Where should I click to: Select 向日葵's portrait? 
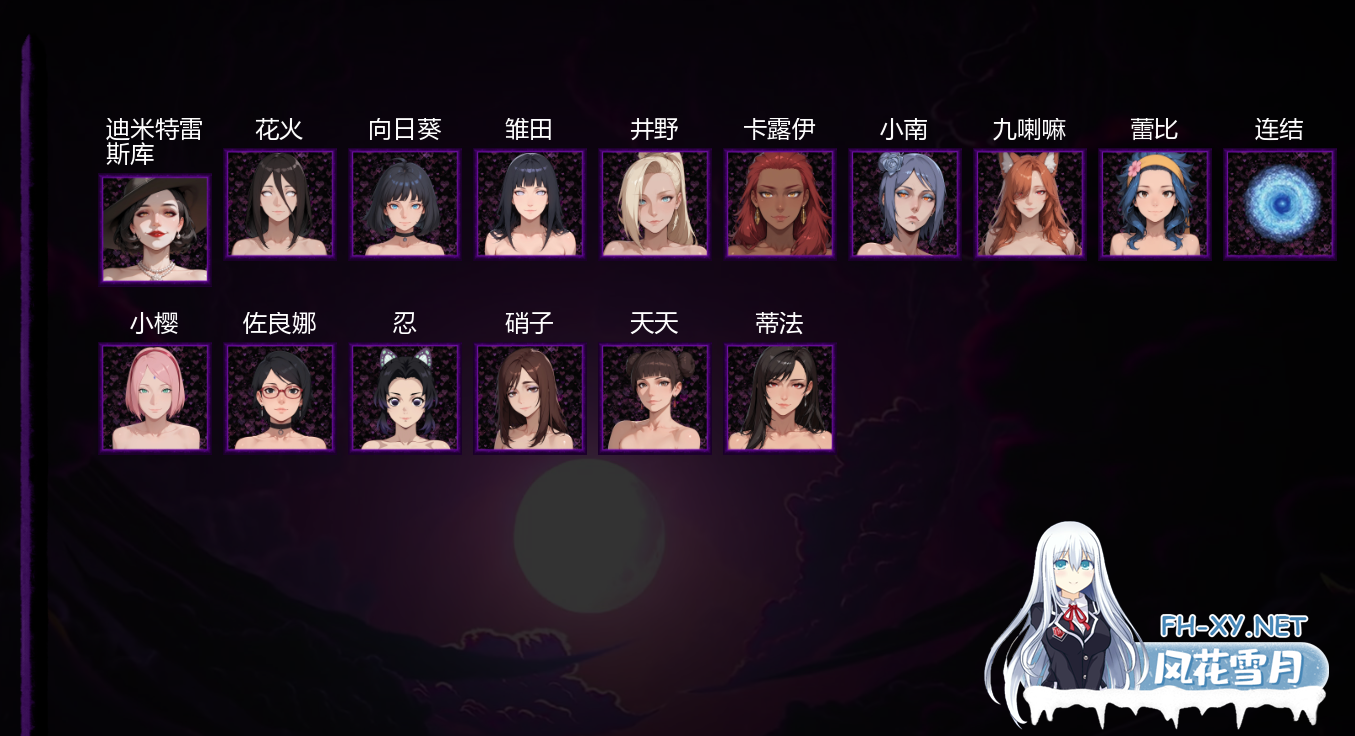[405, 204]
